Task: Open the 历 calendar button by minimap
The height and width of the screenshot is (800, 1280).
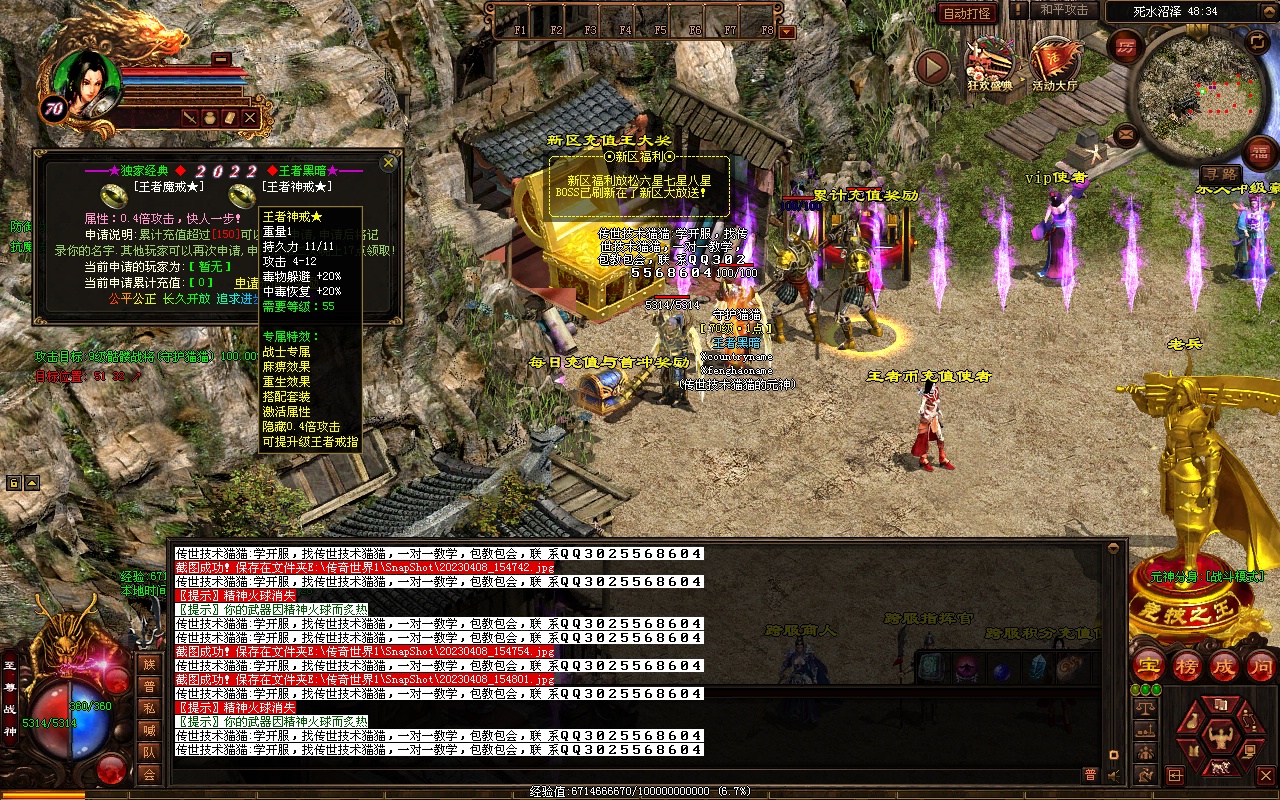Action: [x=1126, y=46]
